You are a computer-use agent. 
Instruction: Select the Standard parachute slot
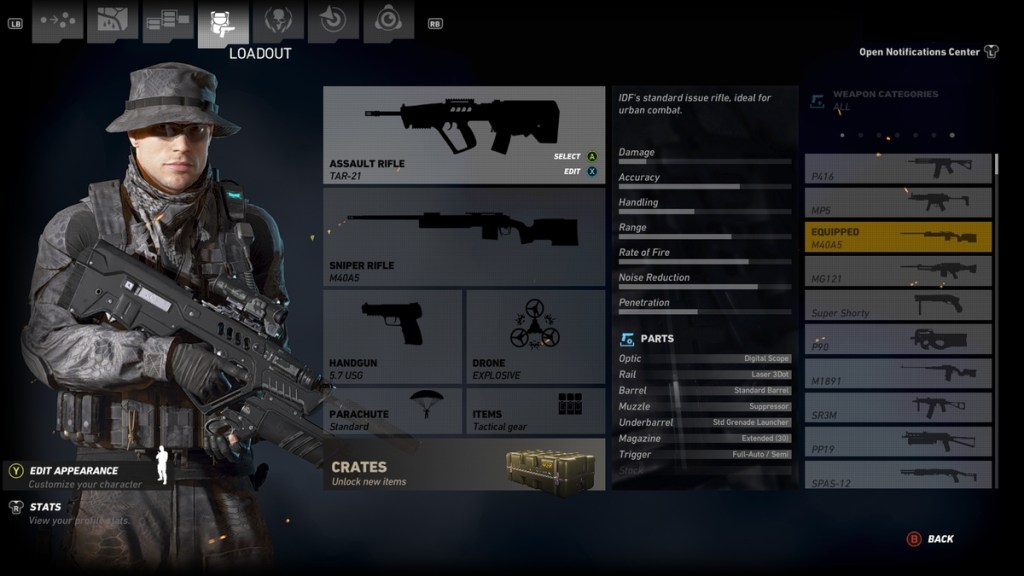coord(392,411)
